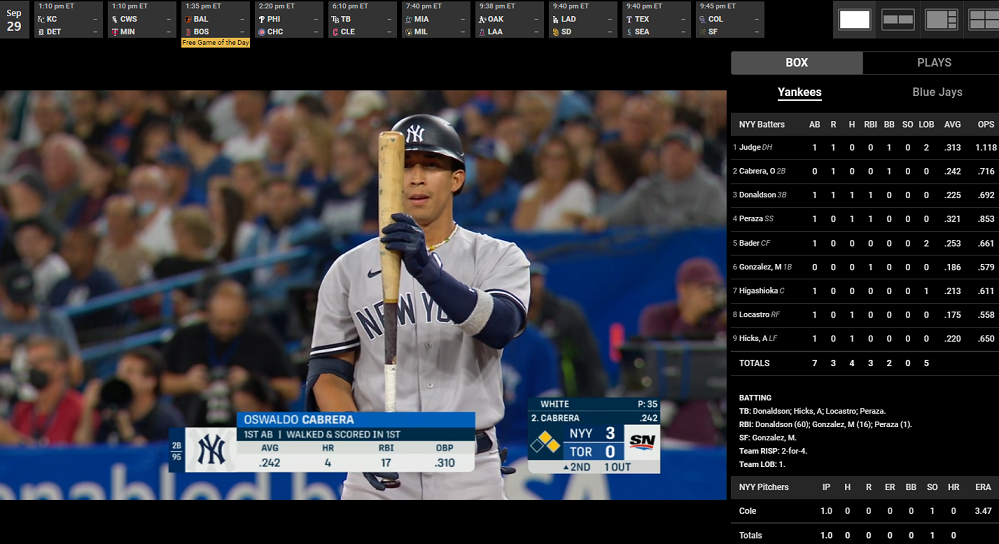This screenshot has width=999, height=544.
Task: Click Donaldson in the NYY batters list
Action: (759, 195)
